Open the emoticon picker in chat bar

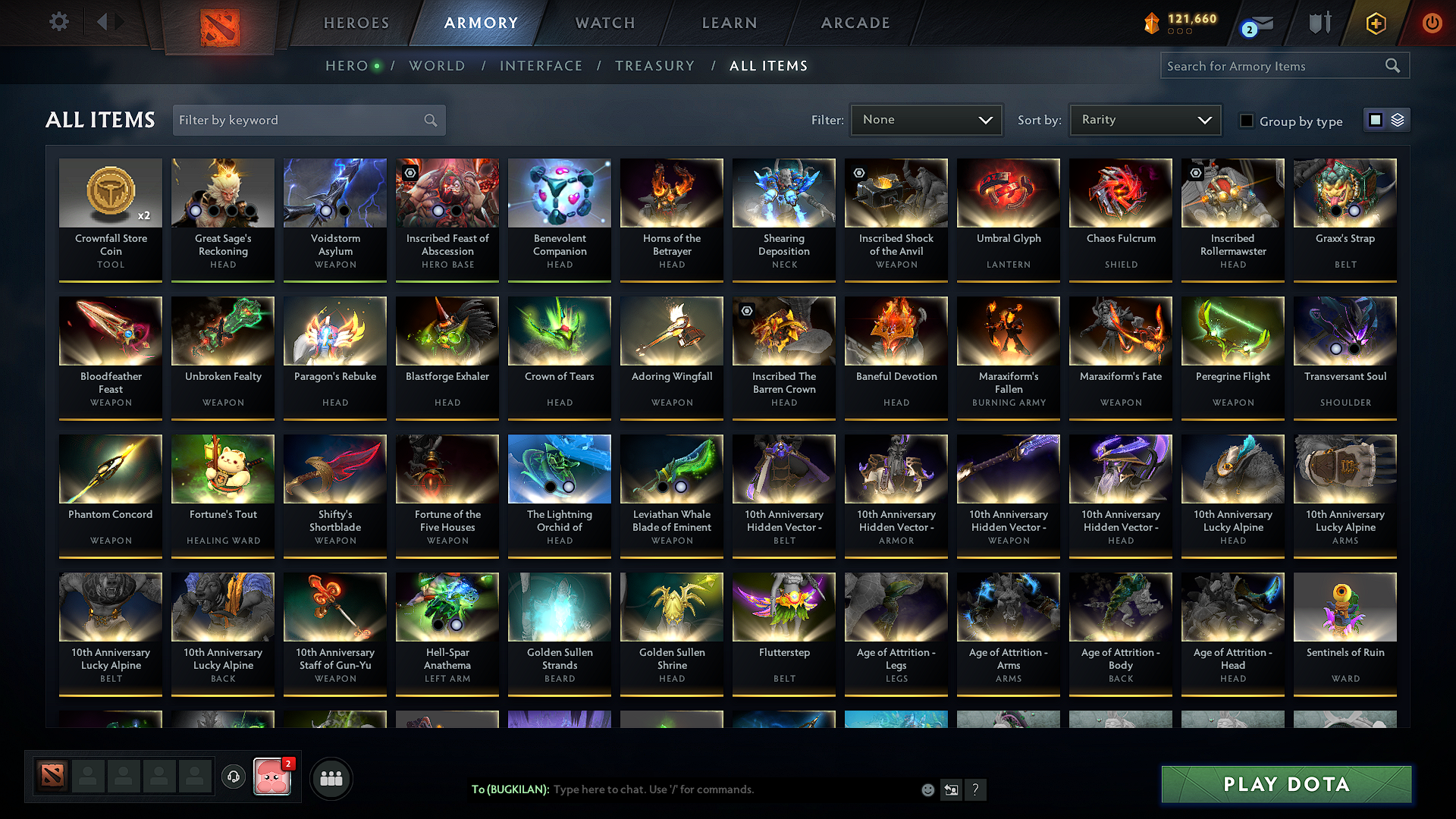point(927,789)
